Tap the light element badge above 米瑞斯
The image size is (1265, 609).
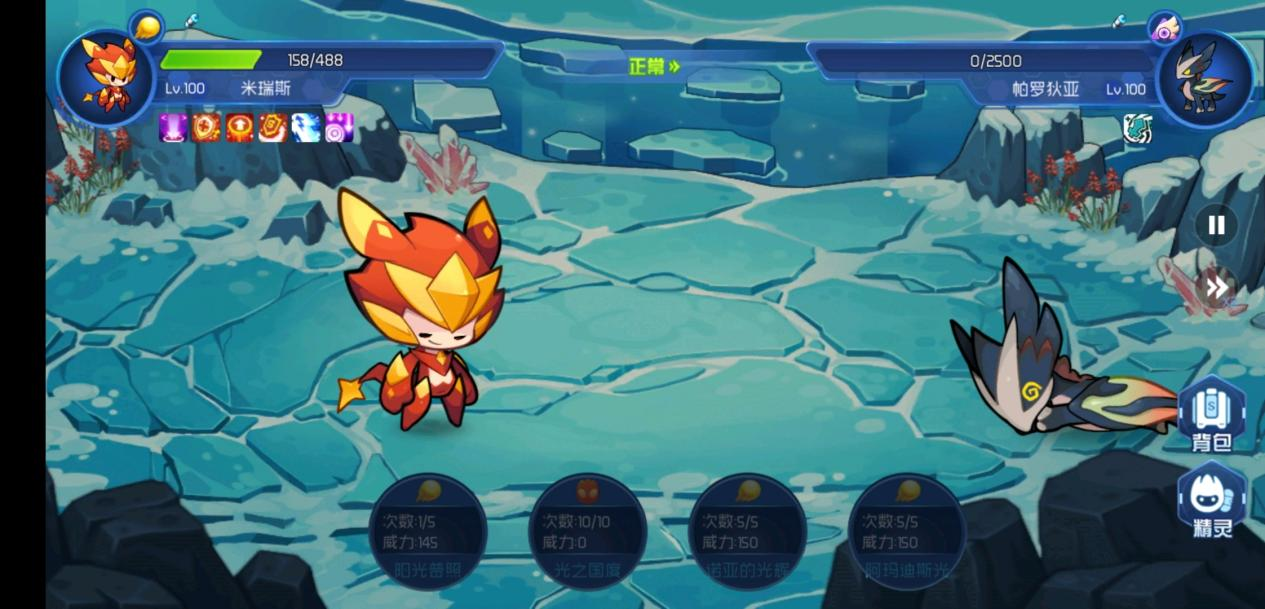pos(146,26)
